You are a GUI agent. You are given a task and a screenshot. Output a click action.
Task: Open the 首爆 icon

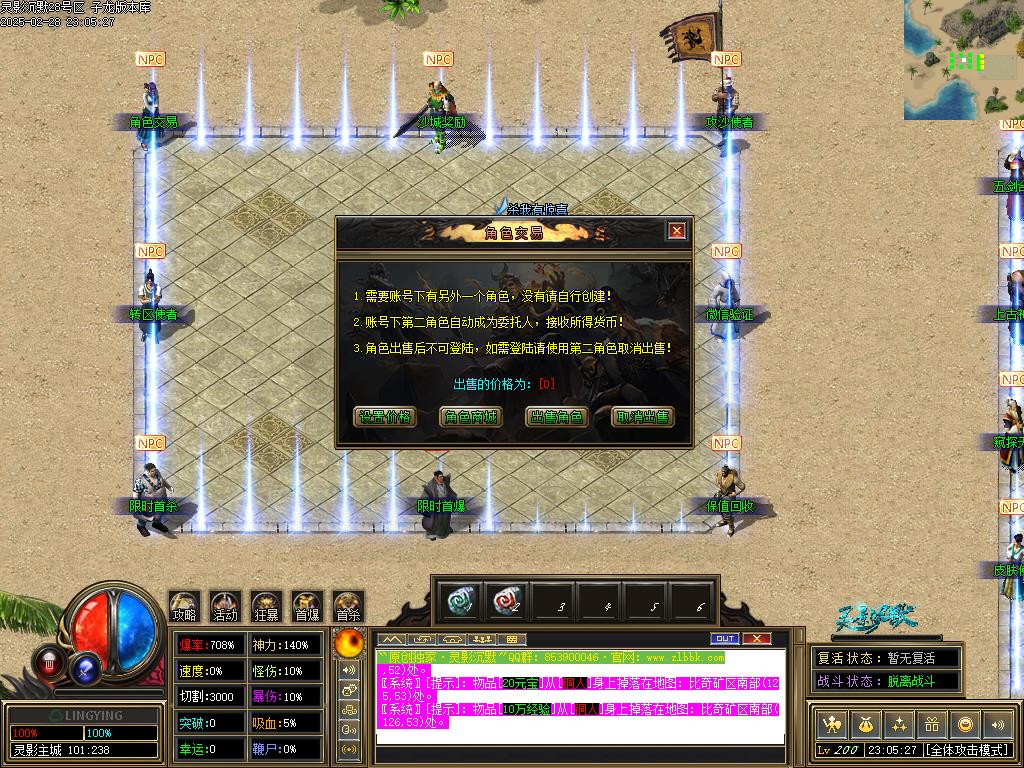pos(307,606)
